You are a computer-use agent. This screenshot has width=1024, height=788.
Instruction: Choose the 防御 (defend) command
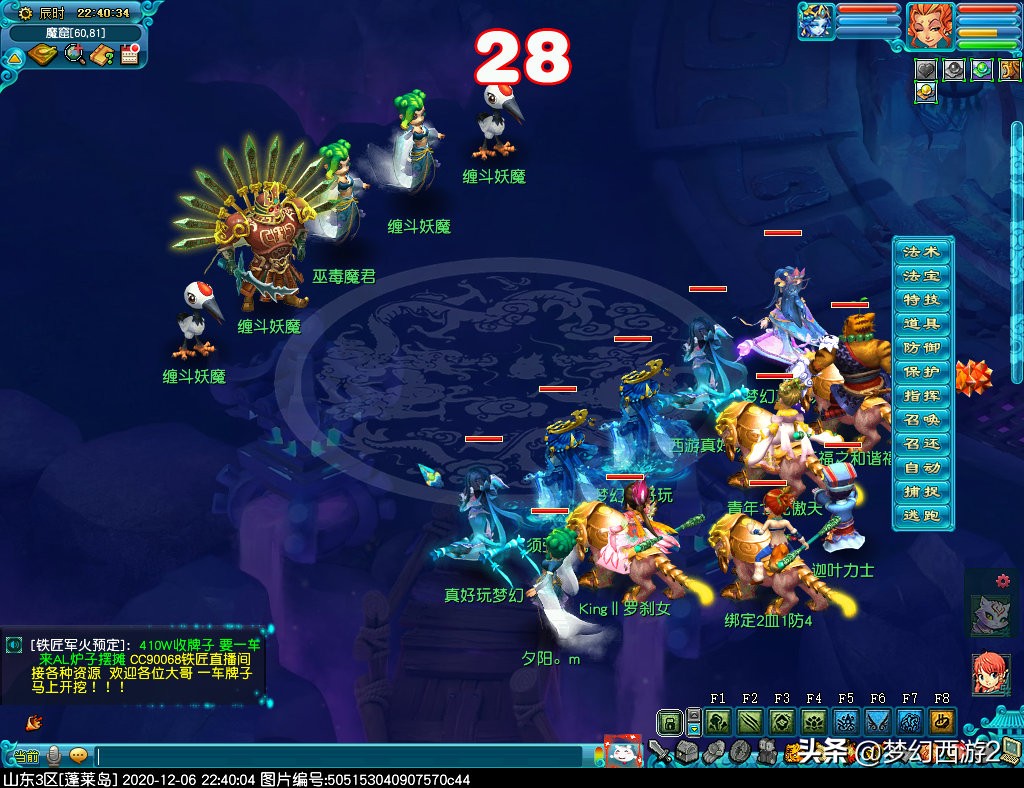click(921, 347)
